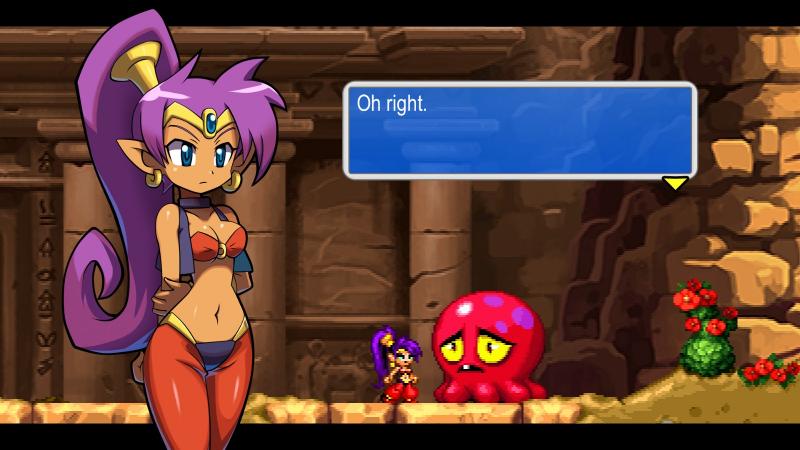Screen dimensions: 800x450
Task: Advance dialogue with the yellow arrow
Action: pos(676,183)
